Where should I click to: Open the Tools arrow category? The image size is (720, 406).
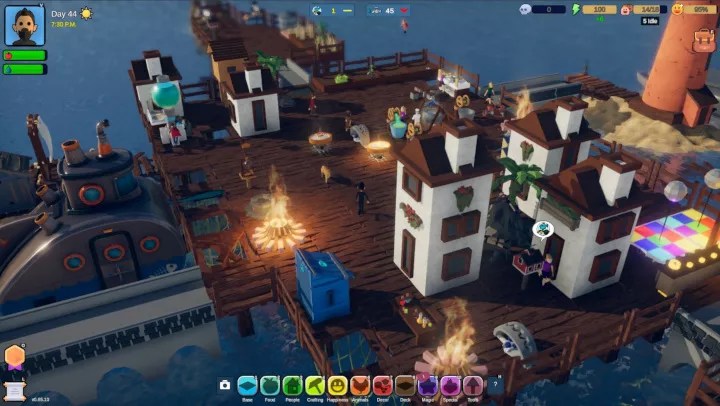click(x=473, y=385)
